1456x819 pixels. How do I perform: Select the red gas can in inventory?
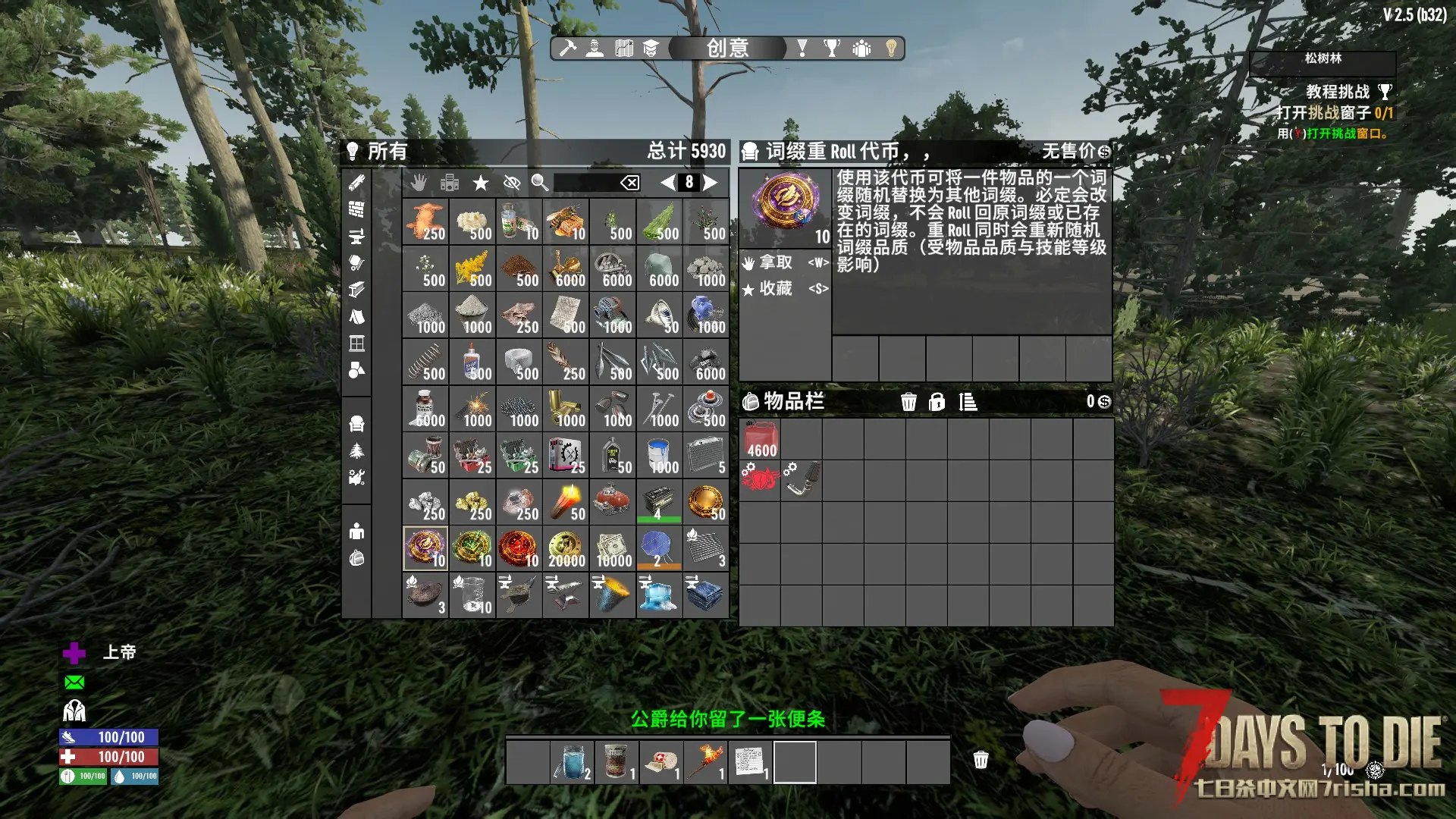[x=760, y=440]
